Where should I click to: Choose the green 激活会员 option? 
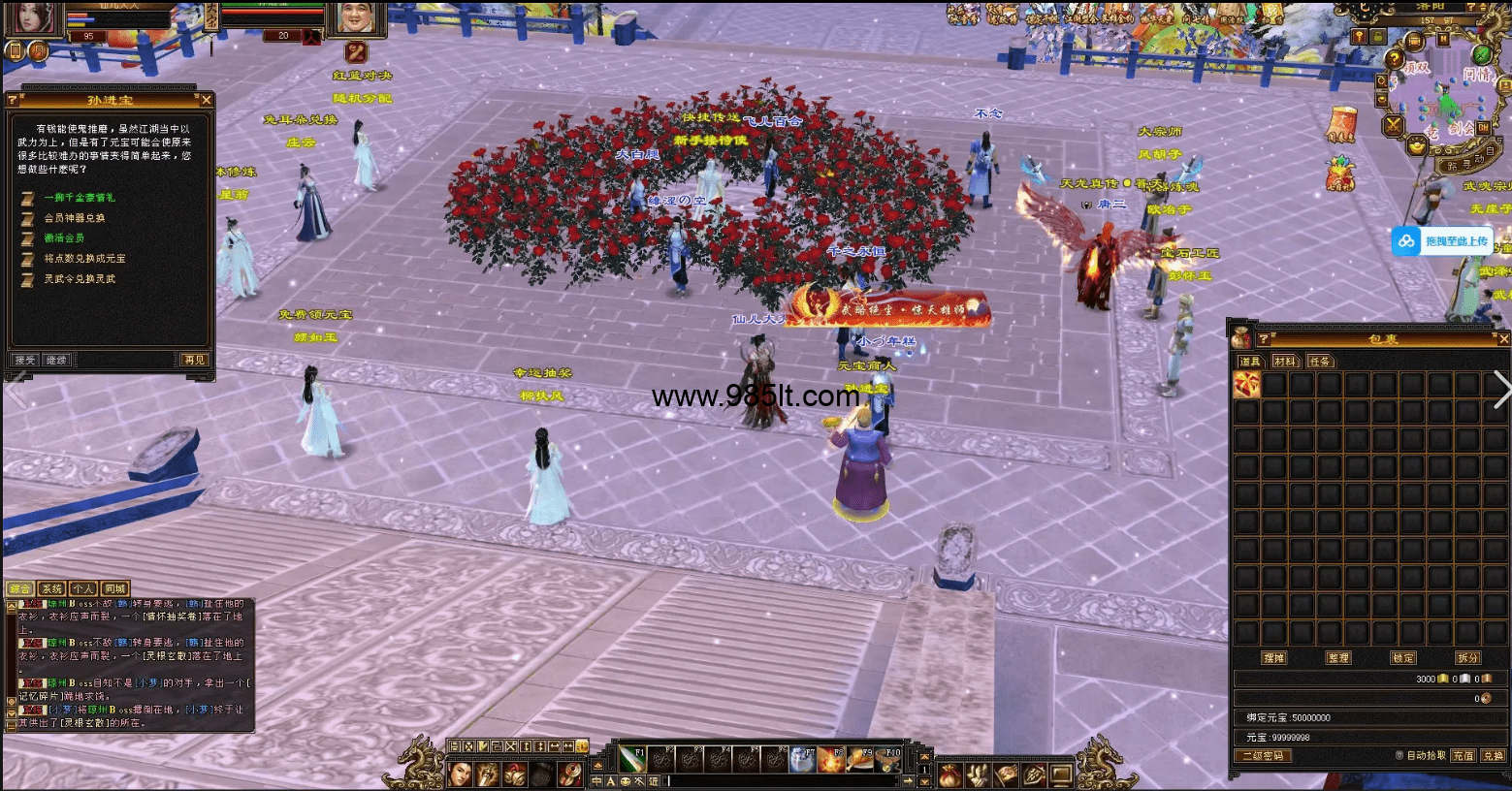click(64, 238)
